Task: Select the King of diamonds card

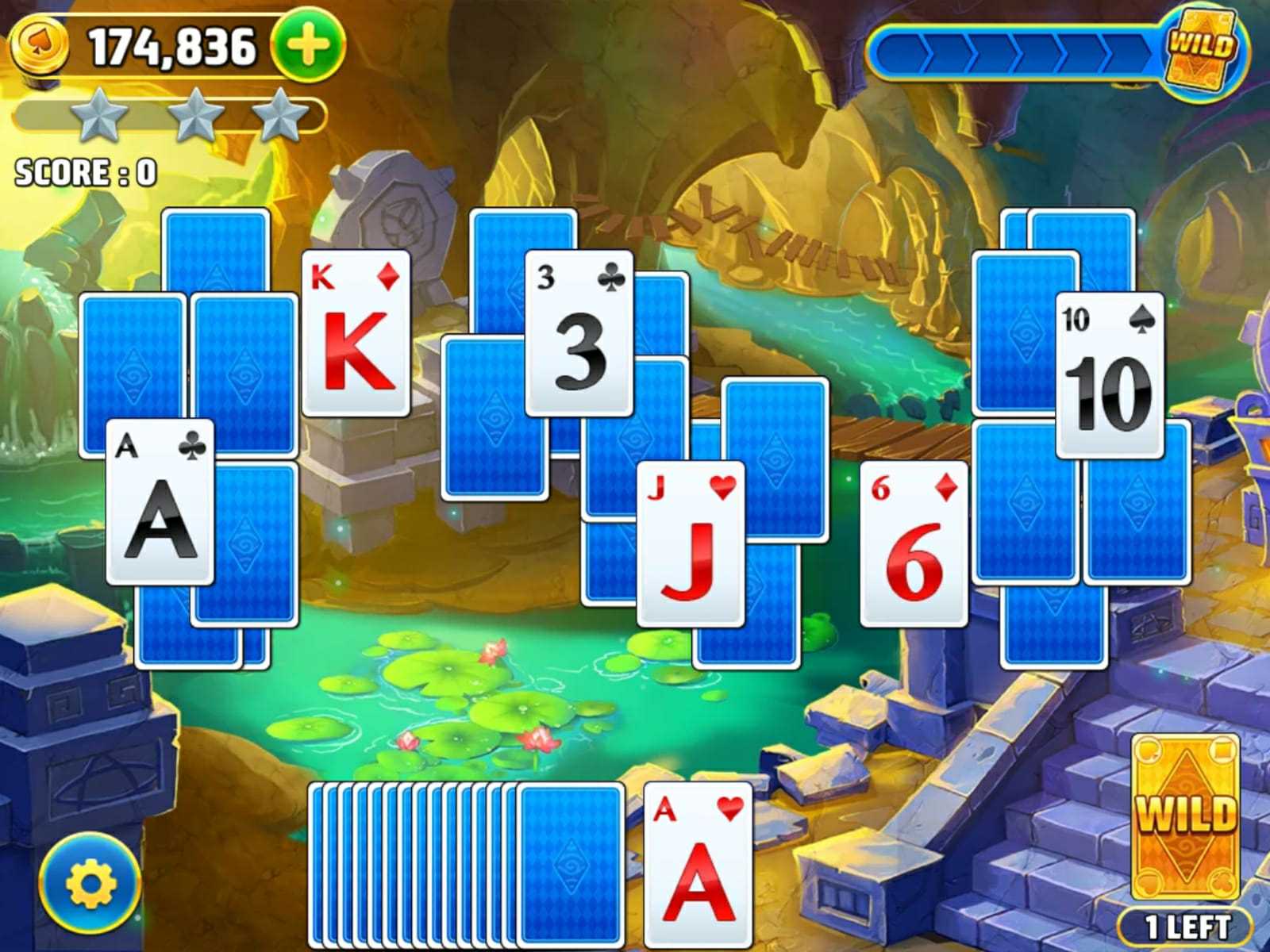Action: click(356, 333)
